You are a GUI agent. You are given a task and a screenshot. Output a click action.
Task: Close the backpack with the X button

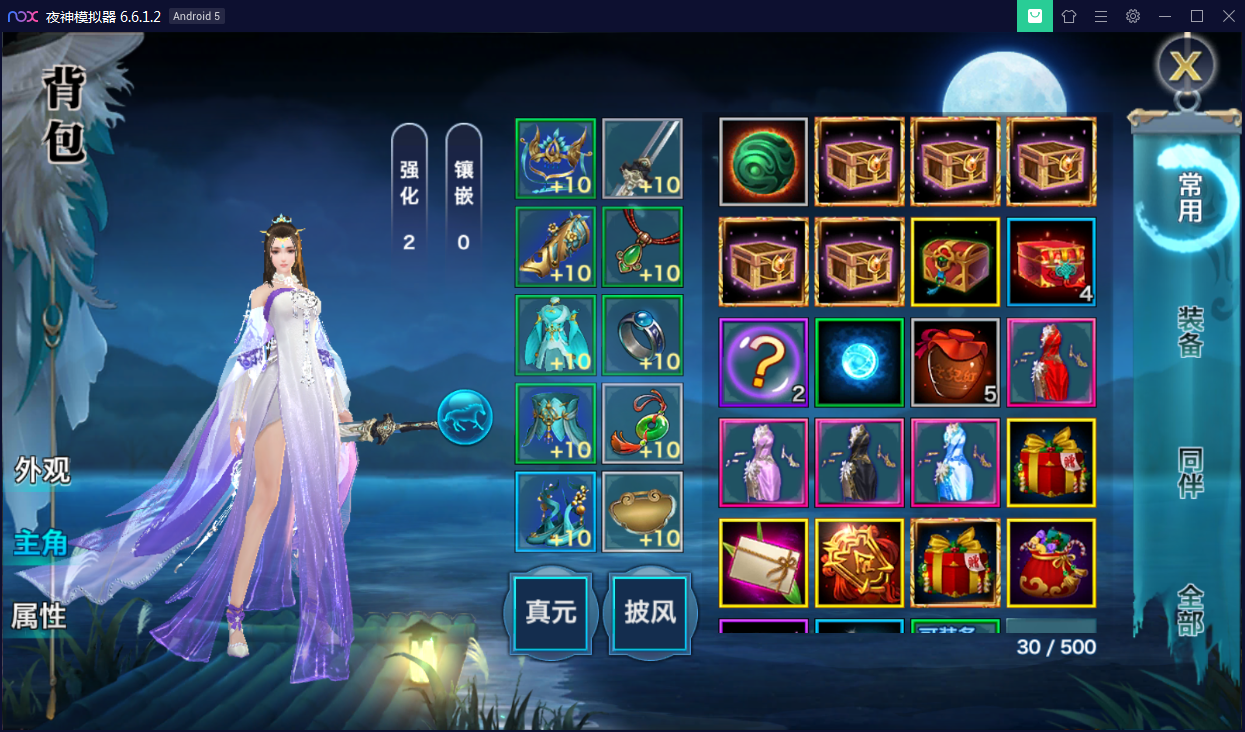pos(1186,66)
